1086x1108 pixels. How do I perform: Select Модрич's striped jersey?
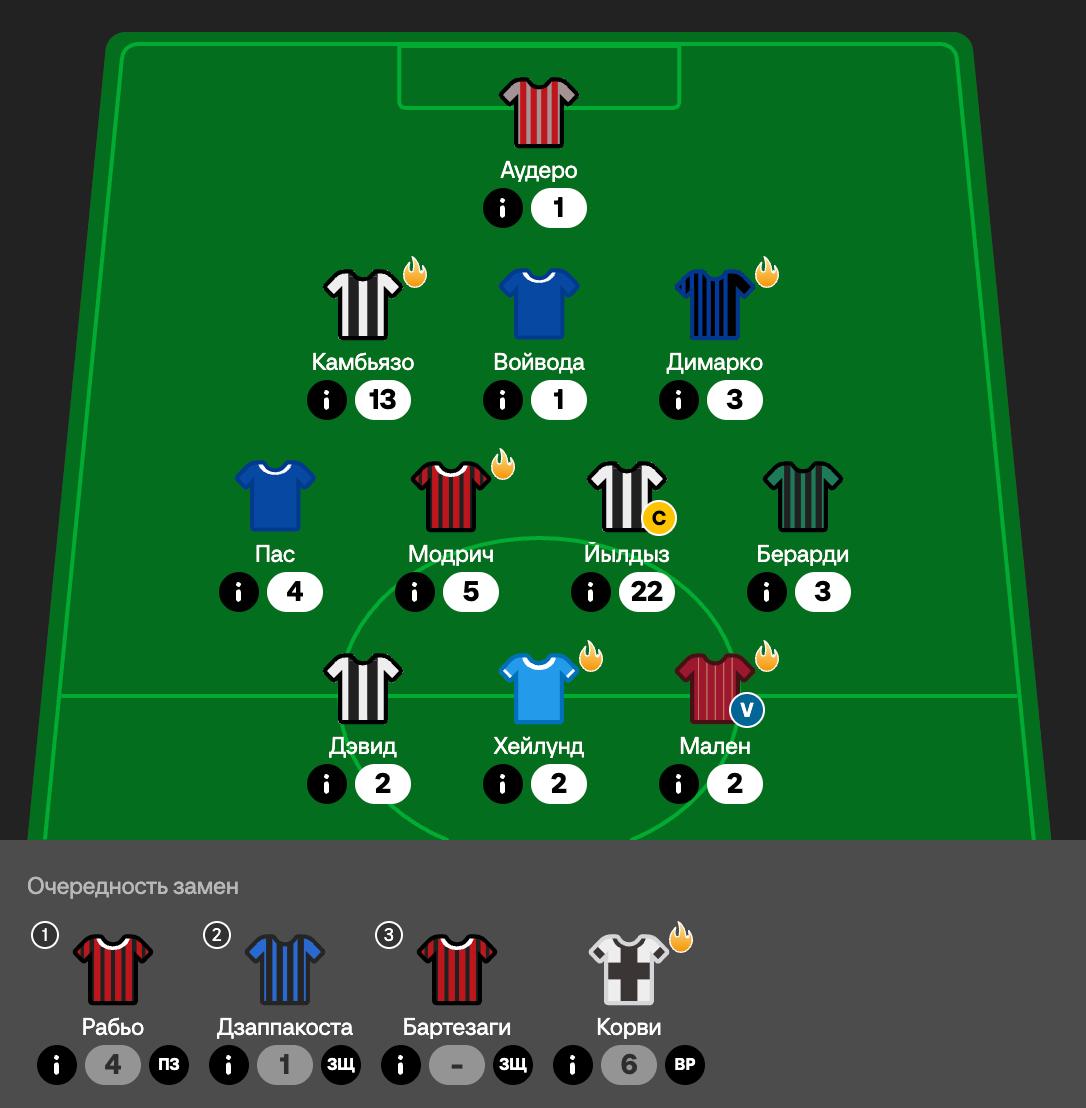click(x=451, y=496)
